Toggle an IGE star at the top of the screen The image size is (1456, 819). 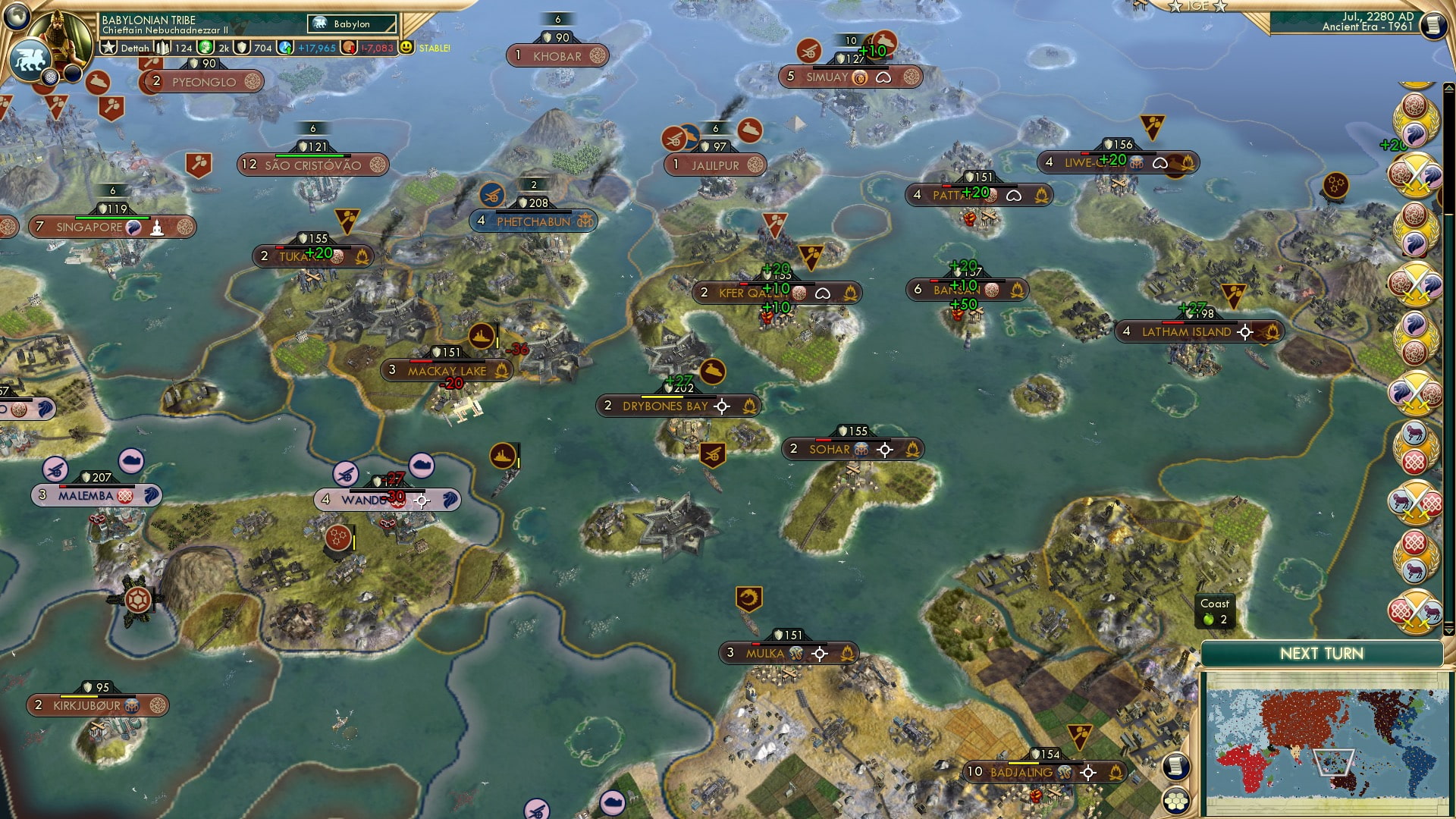pos(1173,8)
